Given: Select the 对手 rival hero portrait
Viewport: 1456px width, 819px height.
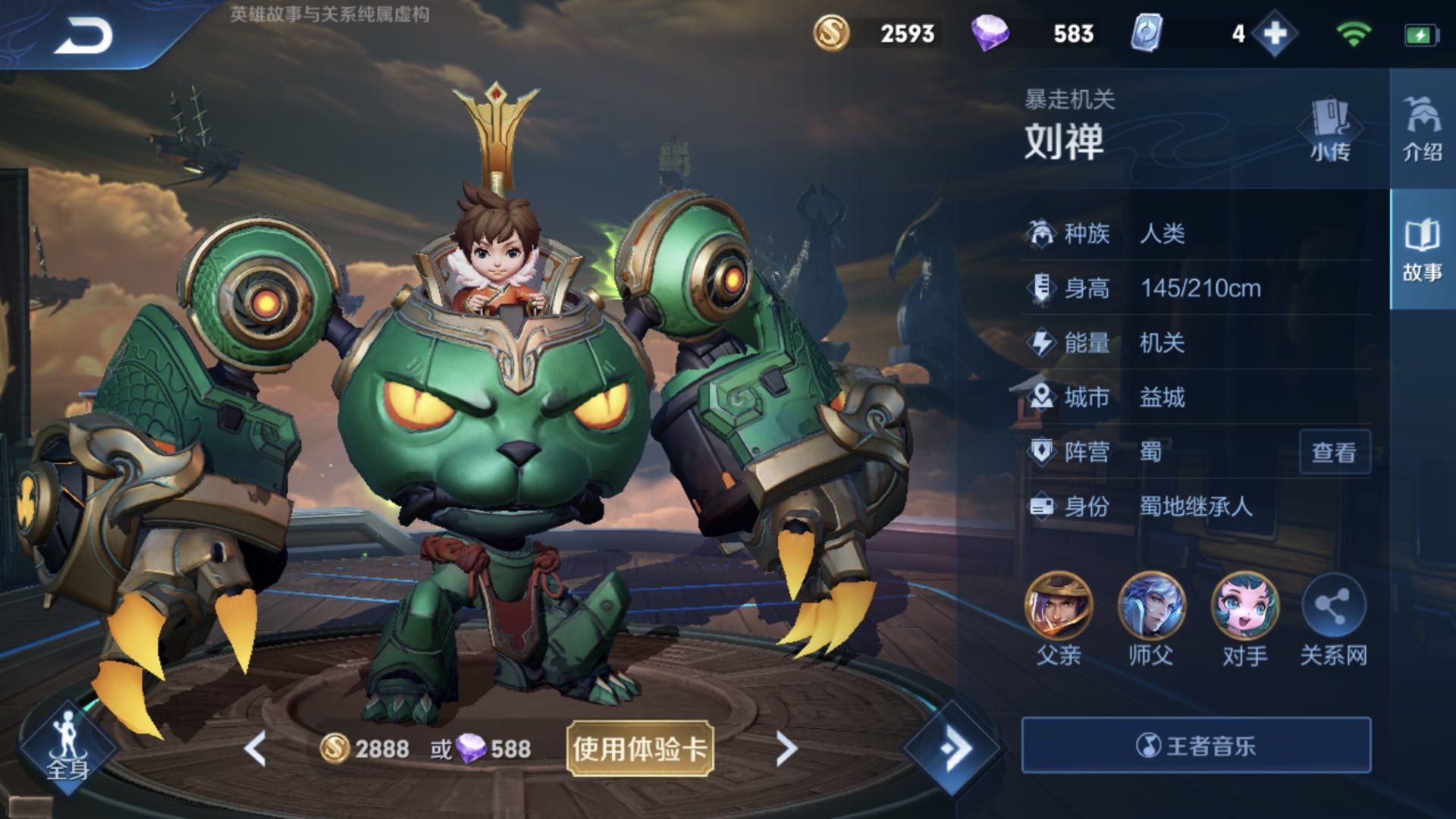Looking at the screenshot, I should click(x=1244, y=607).
